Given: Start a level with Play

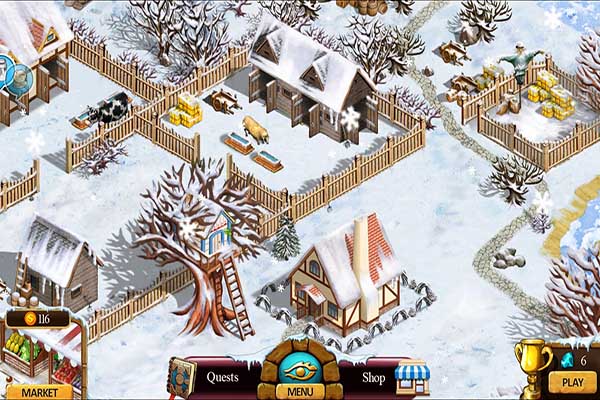Looking at the screenshot, I should tap(572, 382).
